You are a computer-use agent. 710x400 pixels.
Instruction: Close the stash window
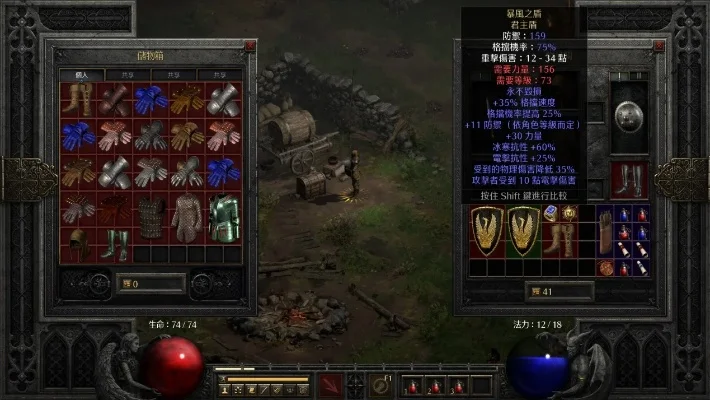click(250, 46)
